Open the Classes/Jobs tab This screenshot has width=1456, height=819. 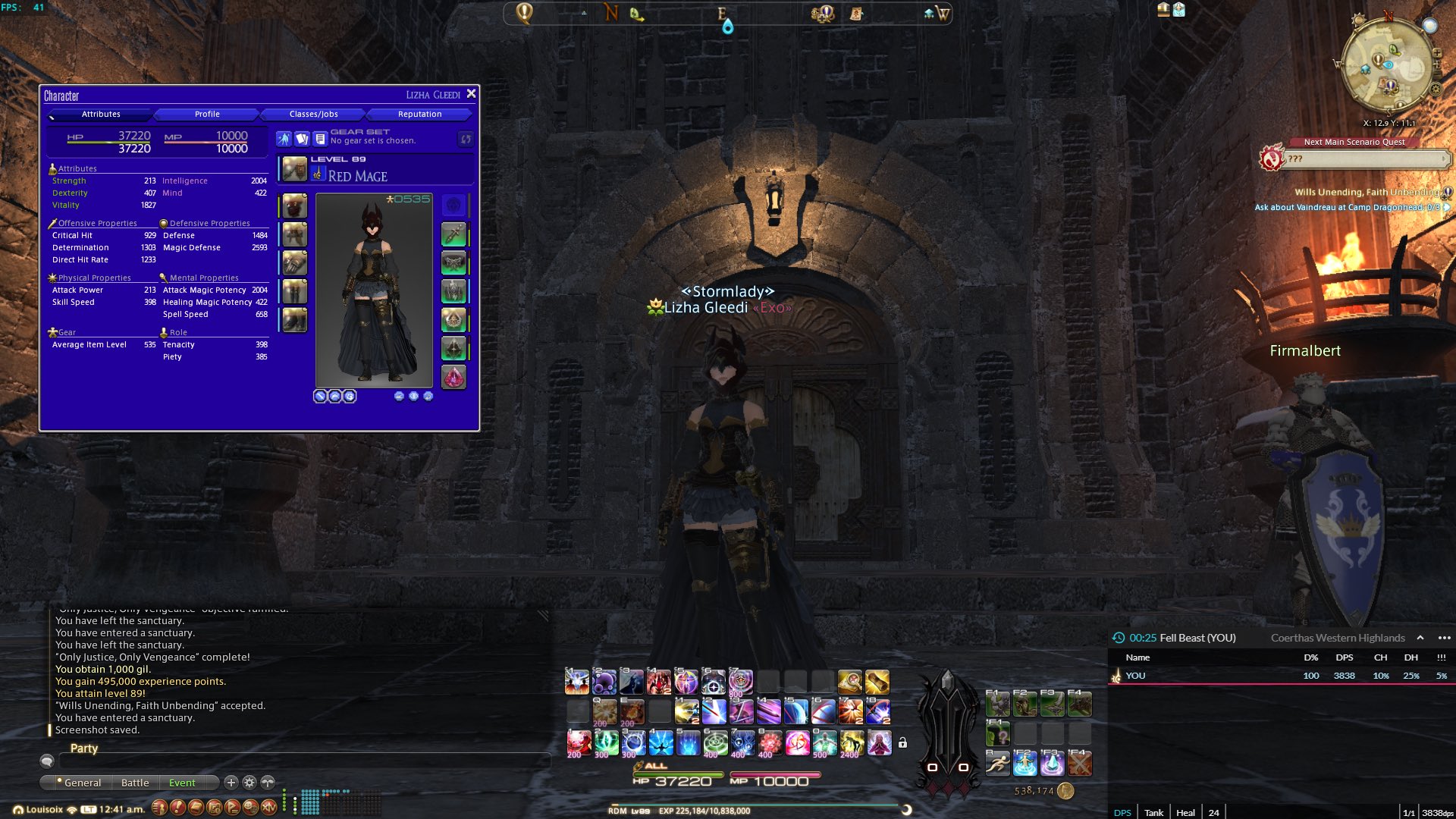click(x=313, y=115)
